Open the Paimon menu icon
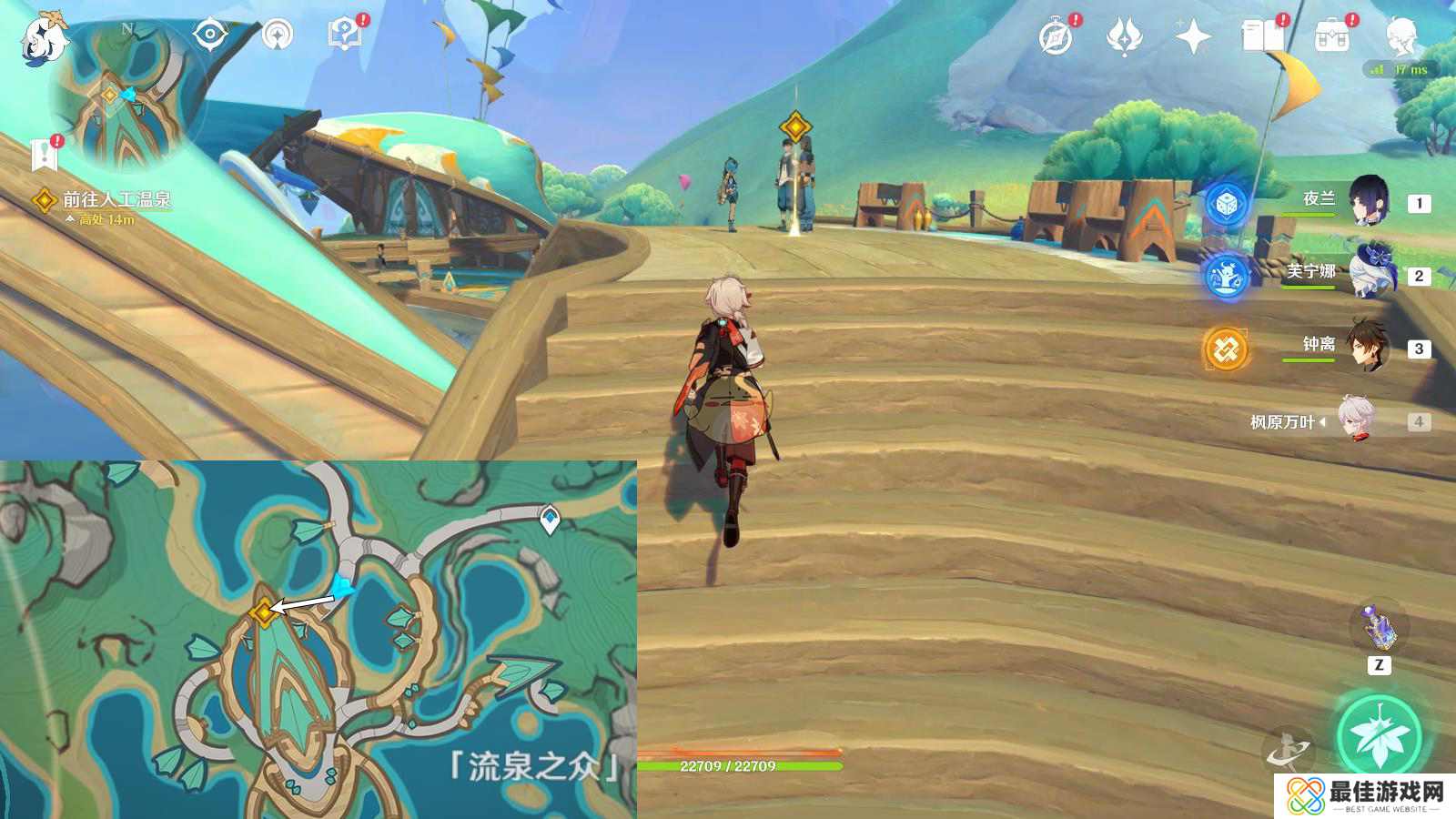The image size is (1456, 819). pos(44,38)
